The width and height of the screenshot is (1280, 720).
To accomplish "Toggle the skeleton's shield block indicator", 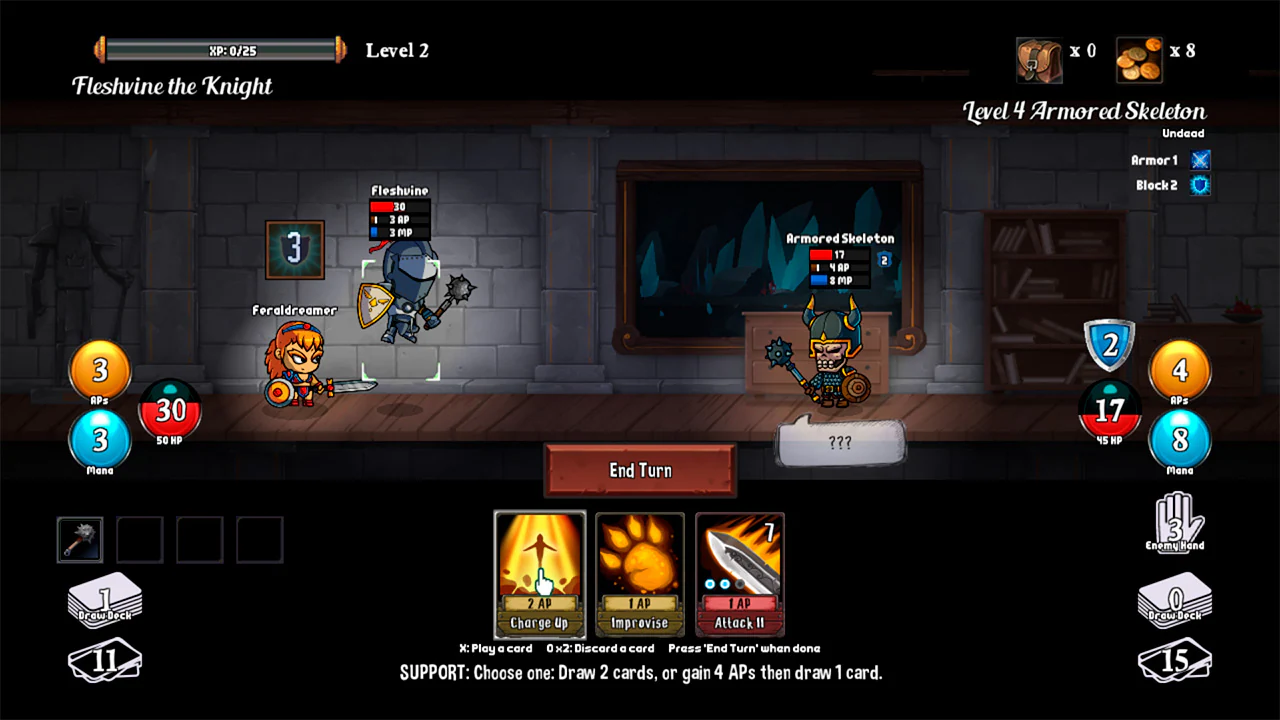I will [1109, 345].
